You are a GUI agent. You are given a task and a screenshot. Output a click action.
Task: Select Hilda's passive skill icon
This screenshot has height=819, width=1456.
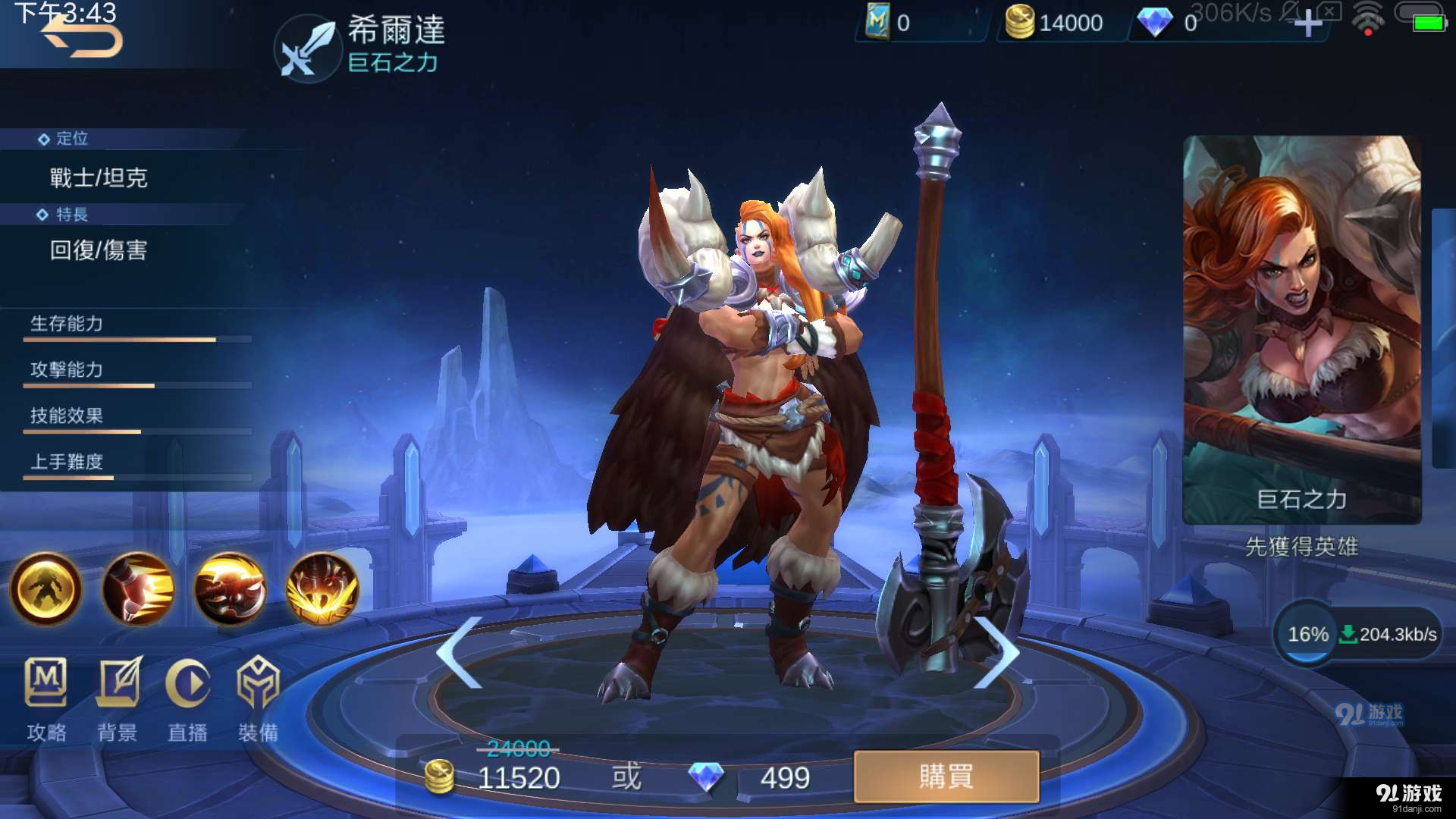[x=45, y=590]
